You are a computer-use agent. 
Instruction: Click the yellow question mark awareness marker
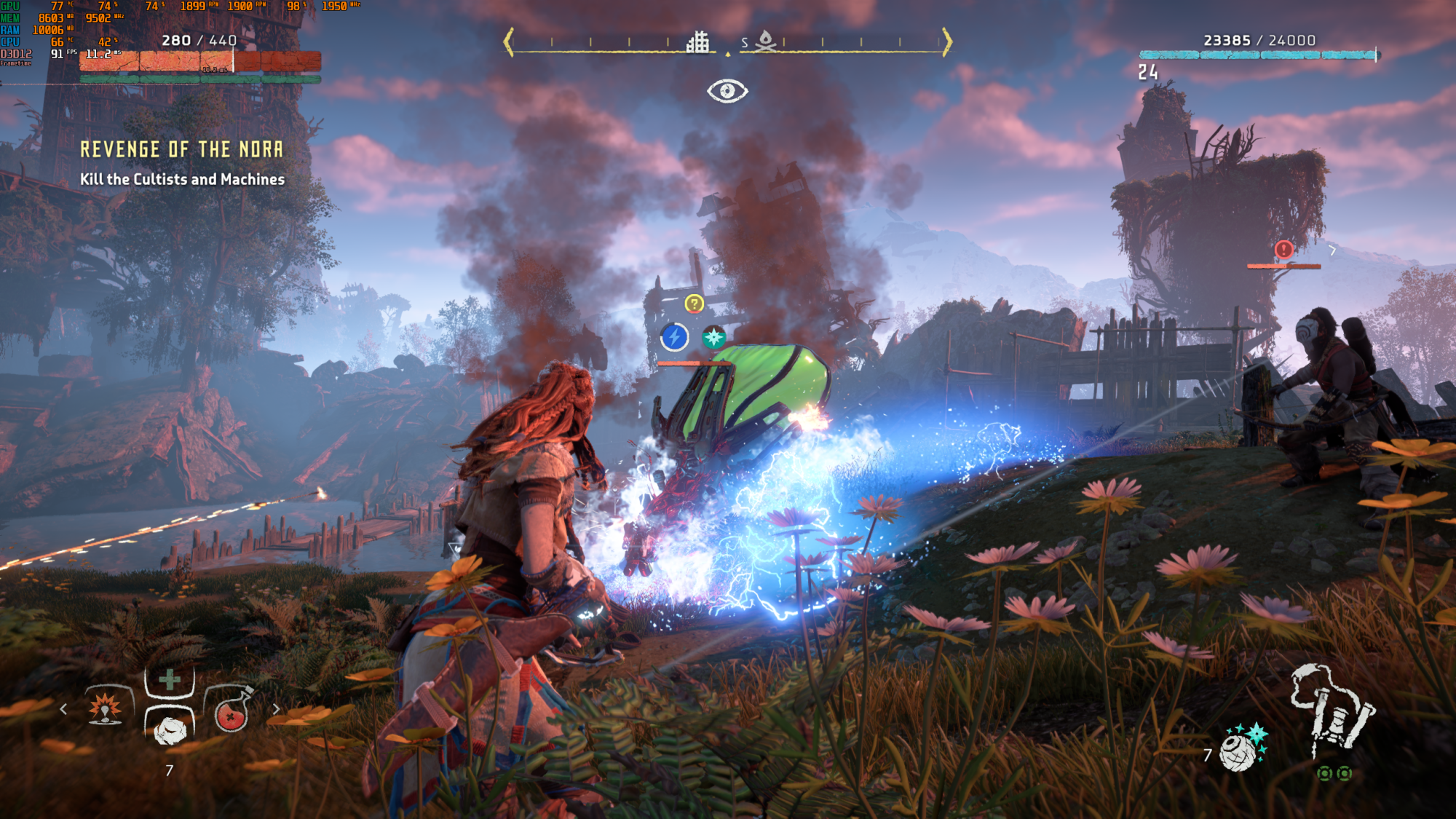[695, 304]
